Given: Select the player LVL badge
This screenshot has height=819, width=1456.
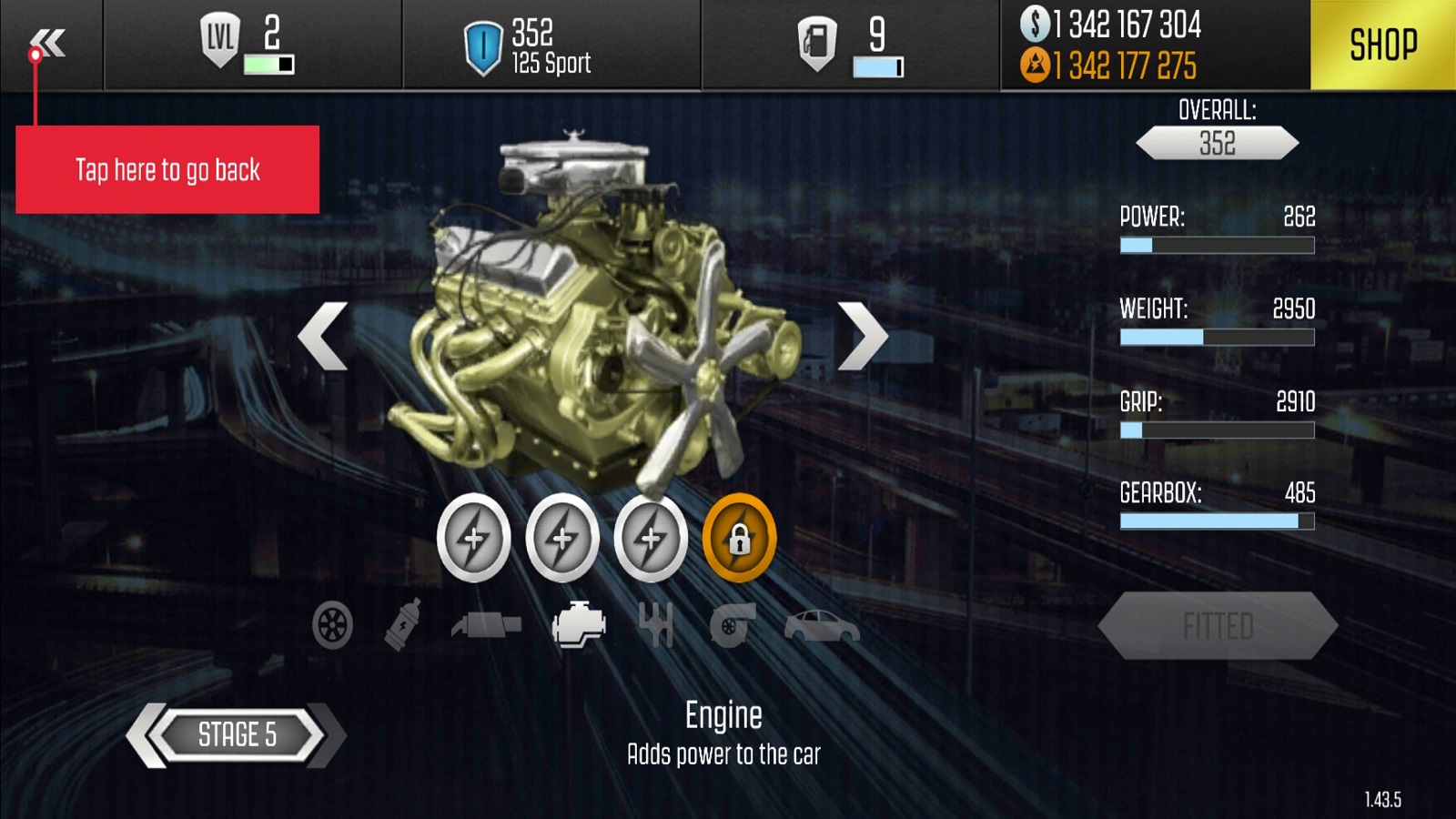Looking at the screenshot, I should click(x=219, y=40).
